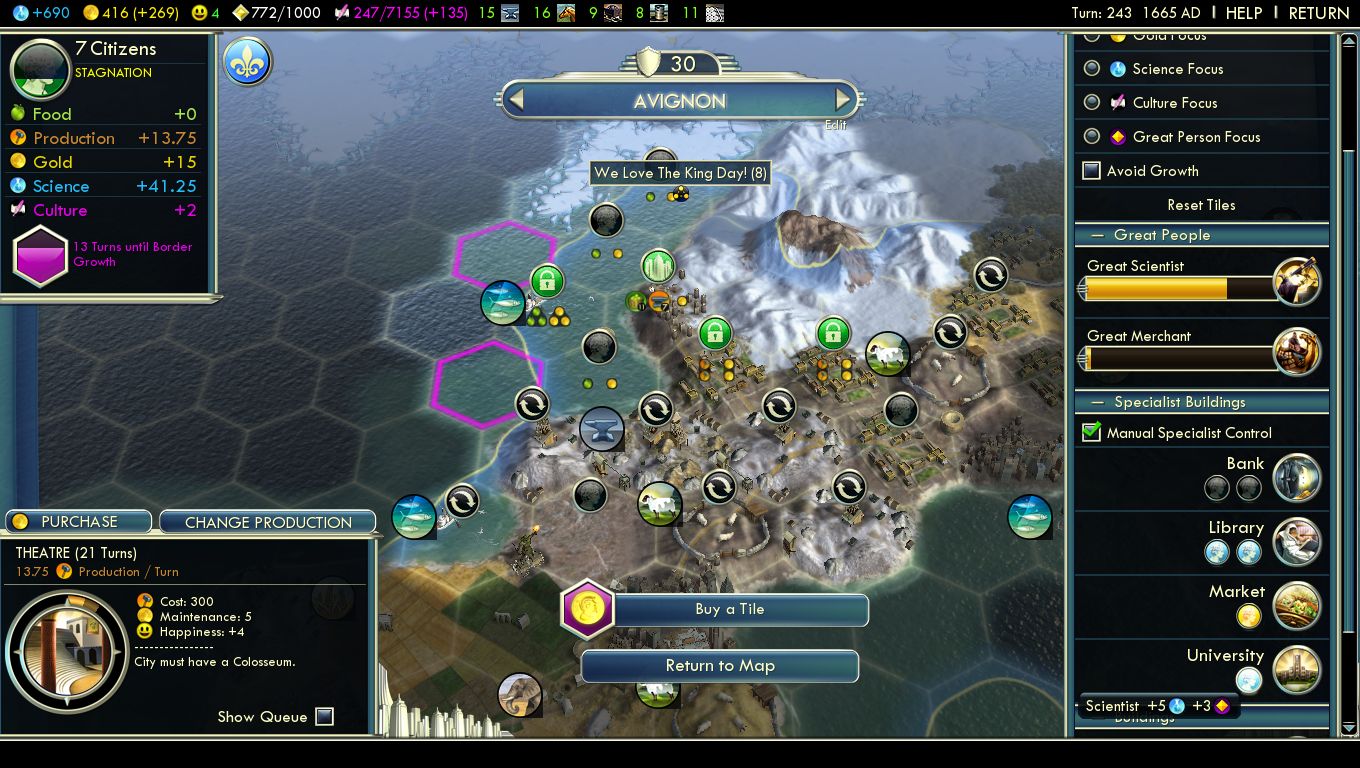Collapse the Specialist Buildings section header
1360x768 pixels.
[x=1179, y=402]
